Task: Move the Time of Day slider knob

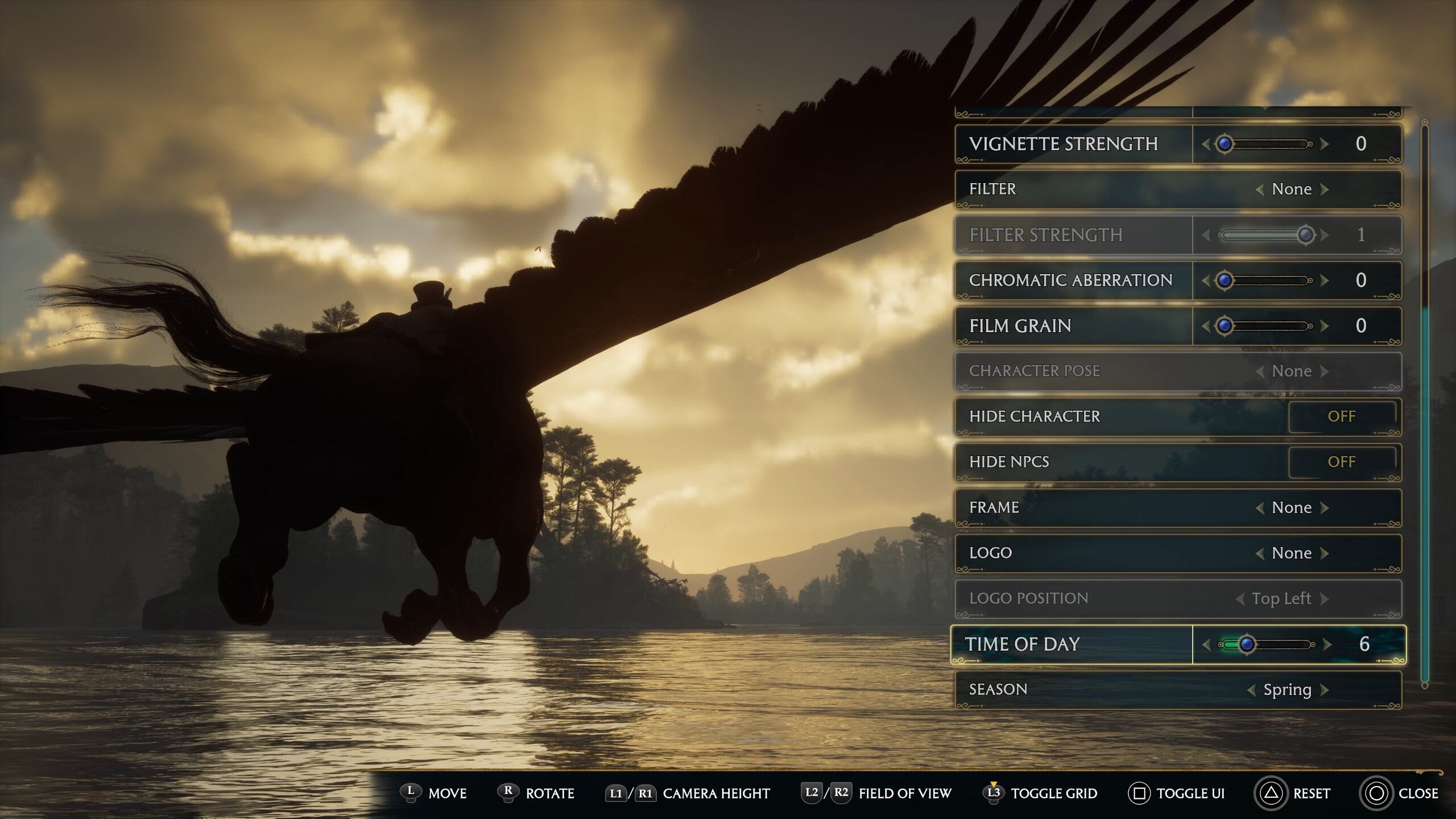Action: (x=1247, y=644)
